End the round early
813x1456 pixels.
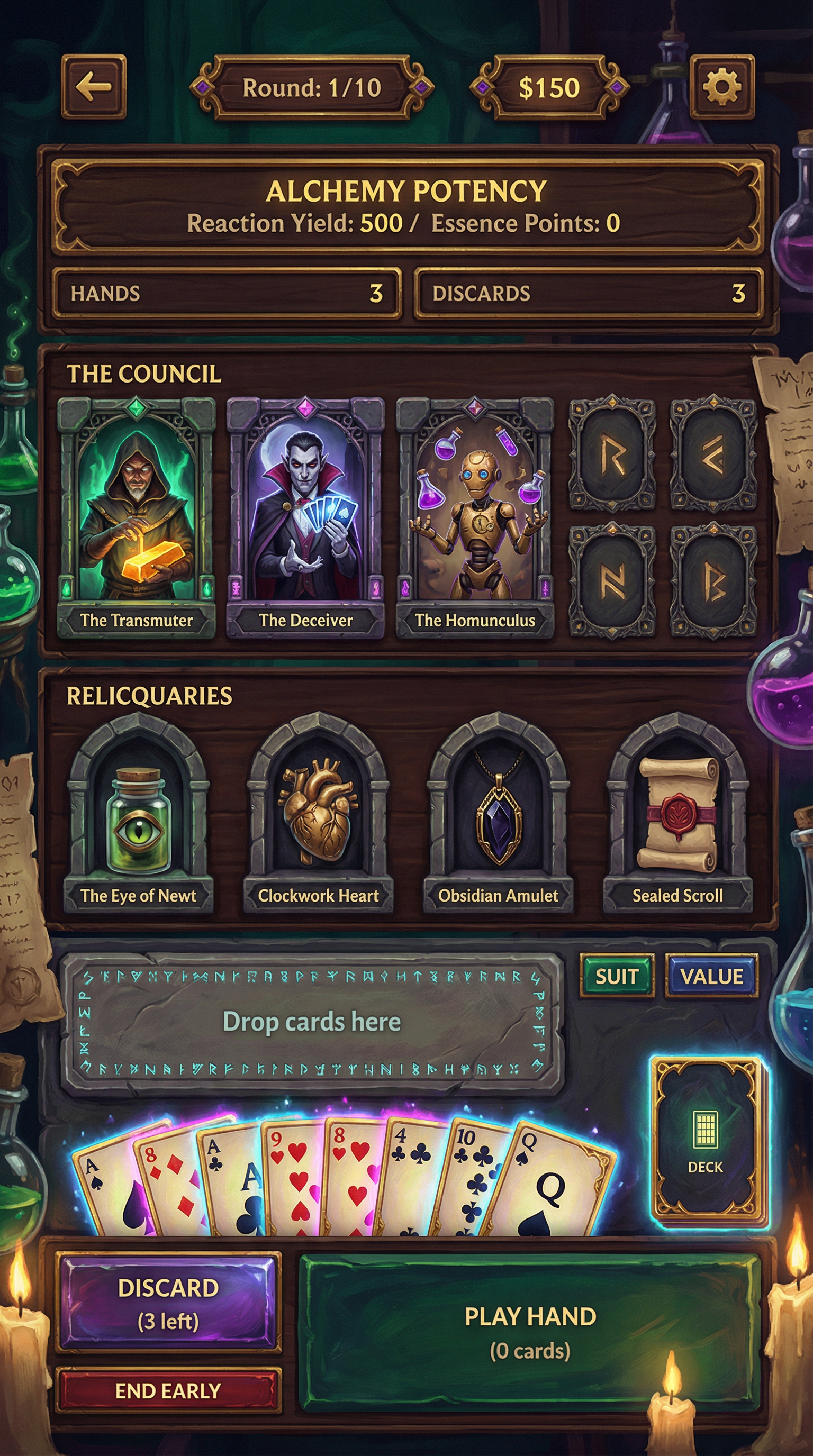[168, 1391]
